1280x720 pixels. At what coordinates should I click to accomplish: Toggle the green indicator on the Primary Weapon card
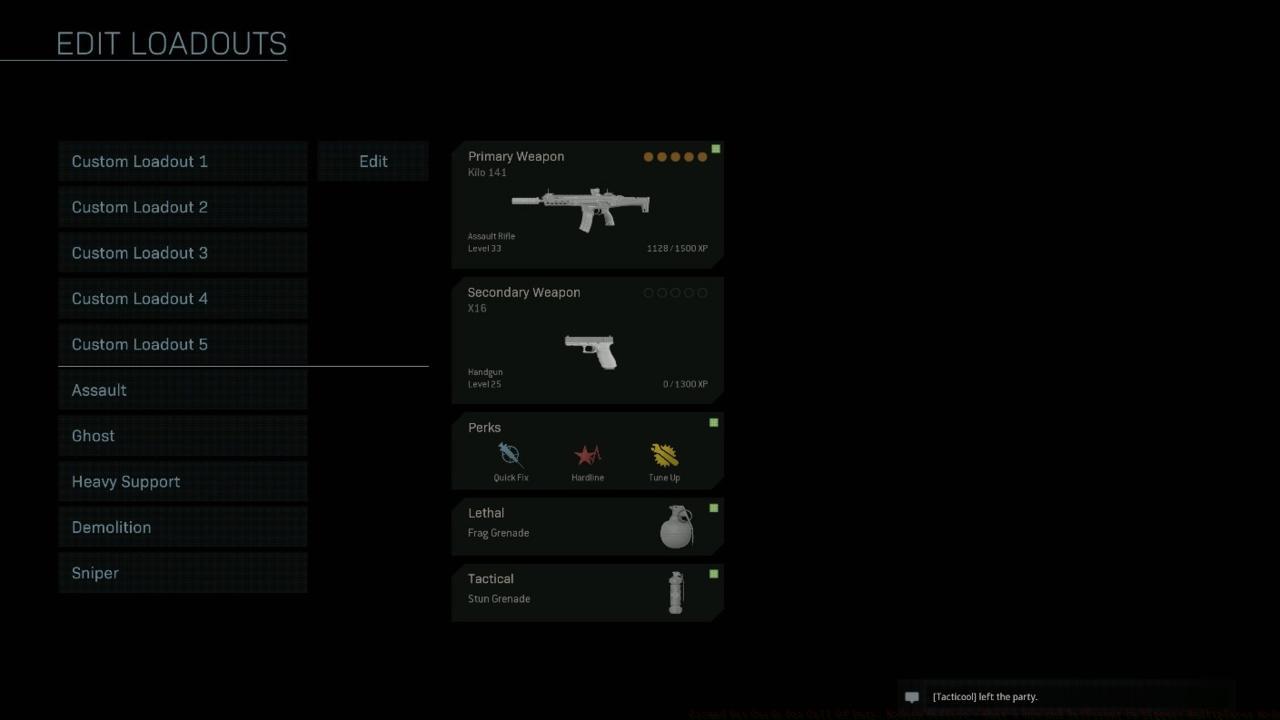pyautogui.click(x=715, y=148)
